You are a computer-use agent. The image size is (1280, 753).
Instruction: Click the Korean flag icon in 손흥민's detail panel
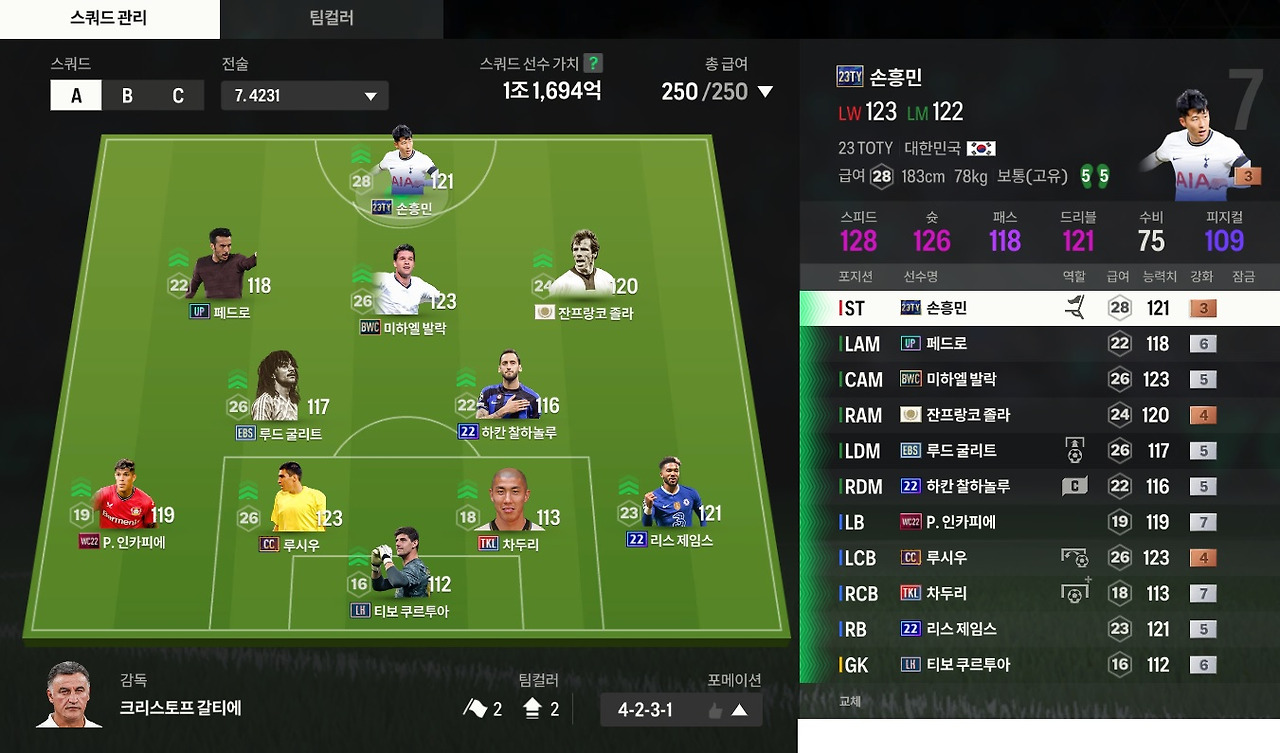(x=982, y=146)
